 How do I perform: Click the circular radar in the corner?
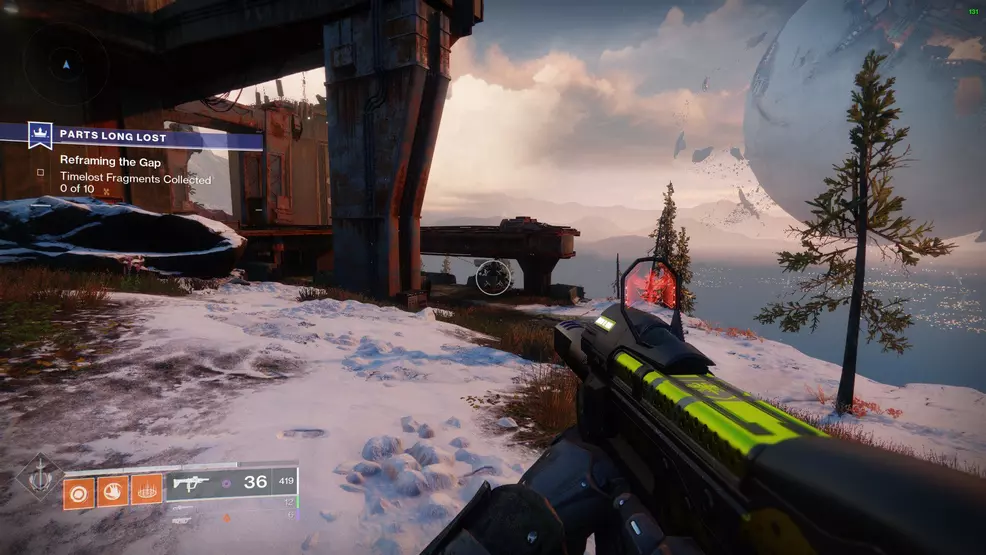coord(65,64)
